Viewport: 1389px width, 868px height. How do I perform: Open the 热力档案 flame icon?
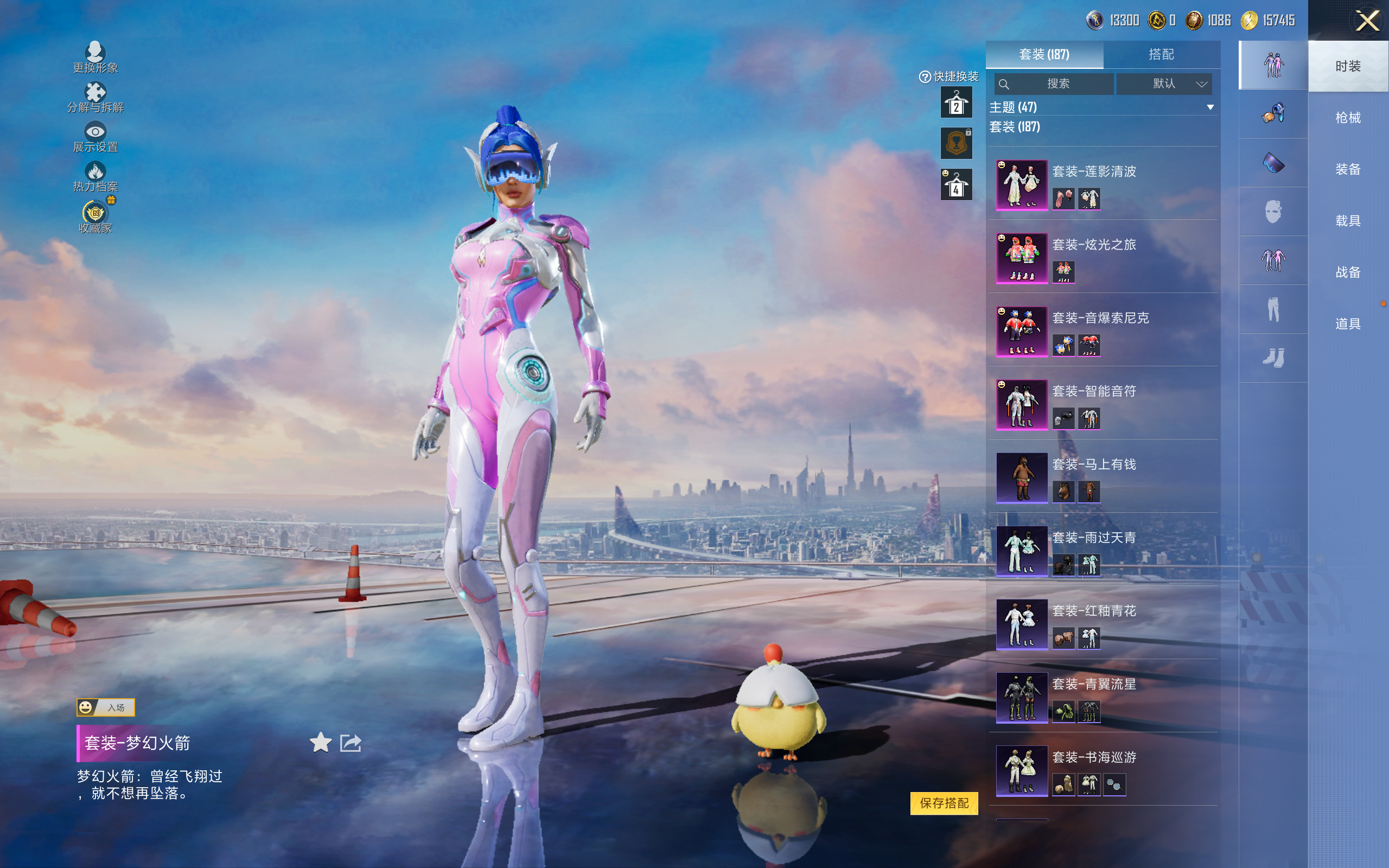95,176
